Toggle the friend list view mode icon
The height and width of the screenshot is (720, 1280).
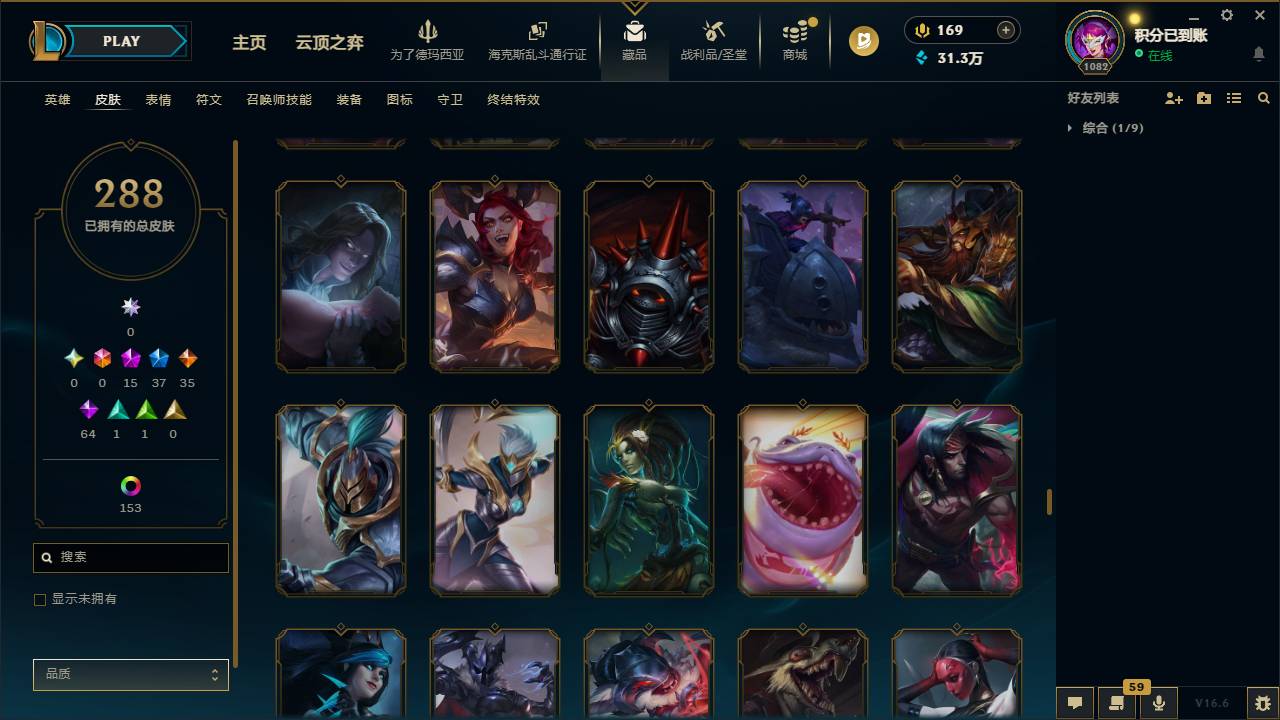(x=1234, y=98)
